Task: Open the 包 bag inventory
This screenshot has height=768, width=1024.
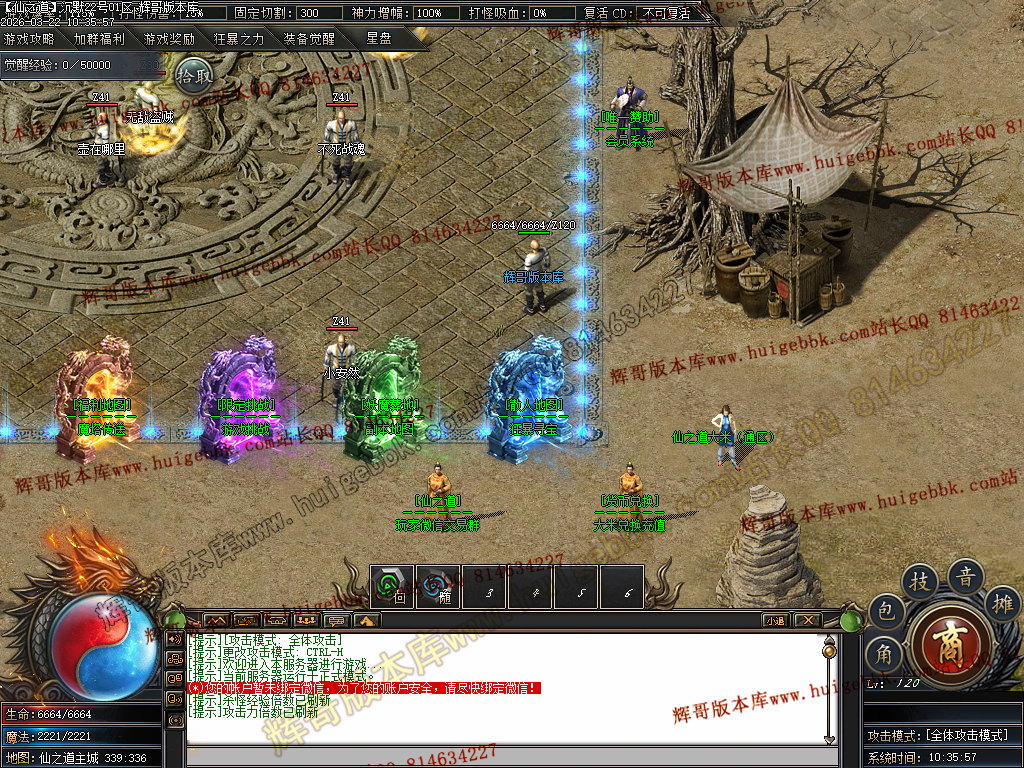Action: [x=885, y=610]
